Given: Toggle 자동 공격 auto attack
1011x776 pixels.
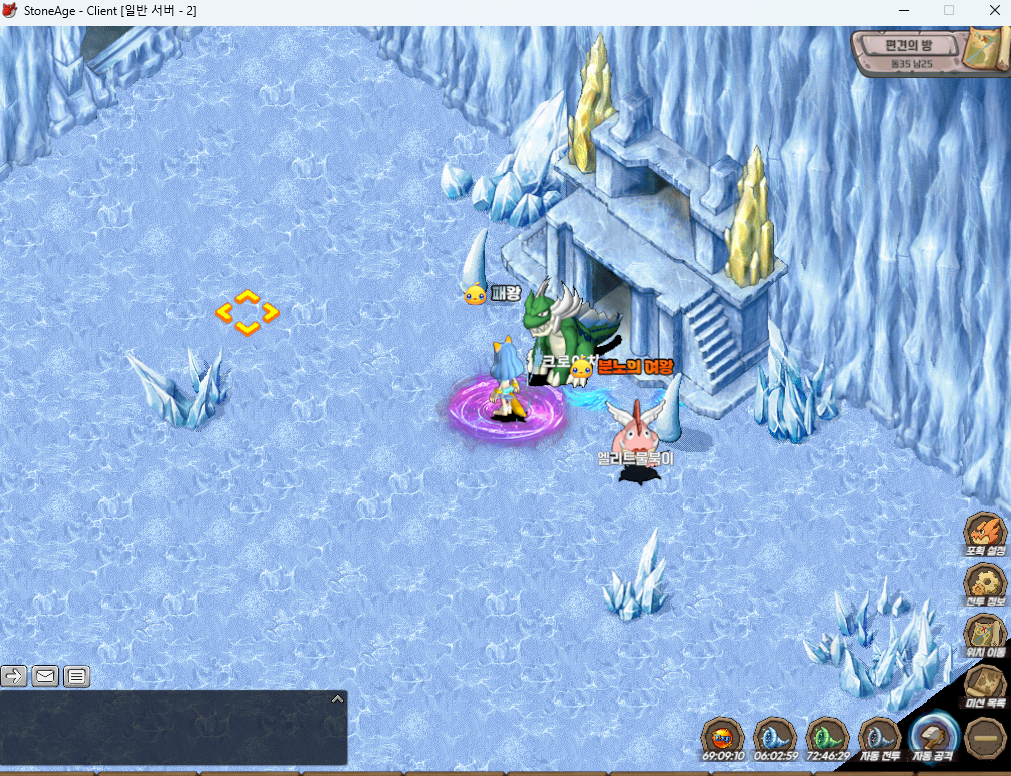Looking at the screenshot, I should 934,739.
